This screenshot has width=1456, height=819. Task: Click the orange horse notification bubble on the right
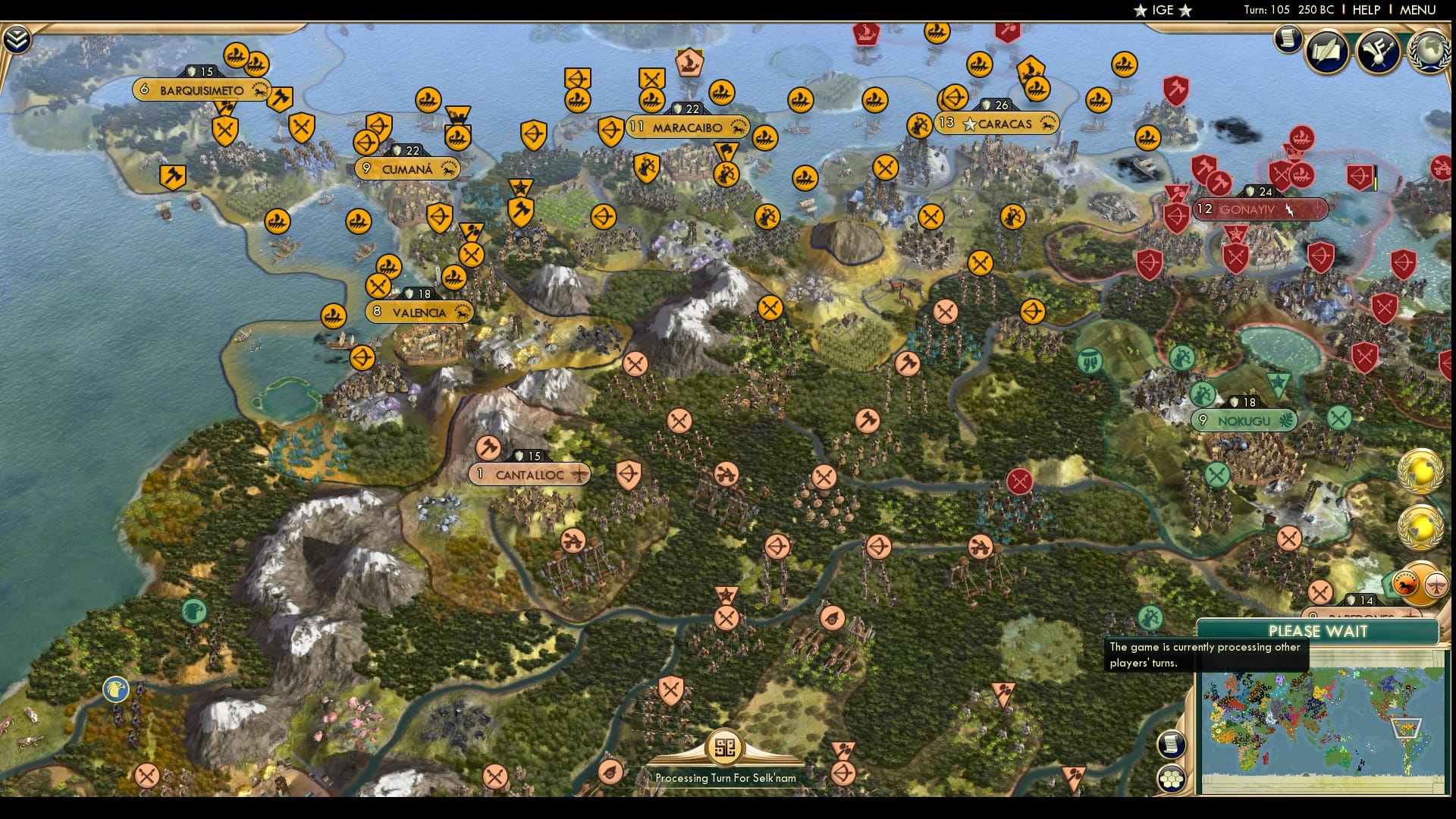(1405, 584)
